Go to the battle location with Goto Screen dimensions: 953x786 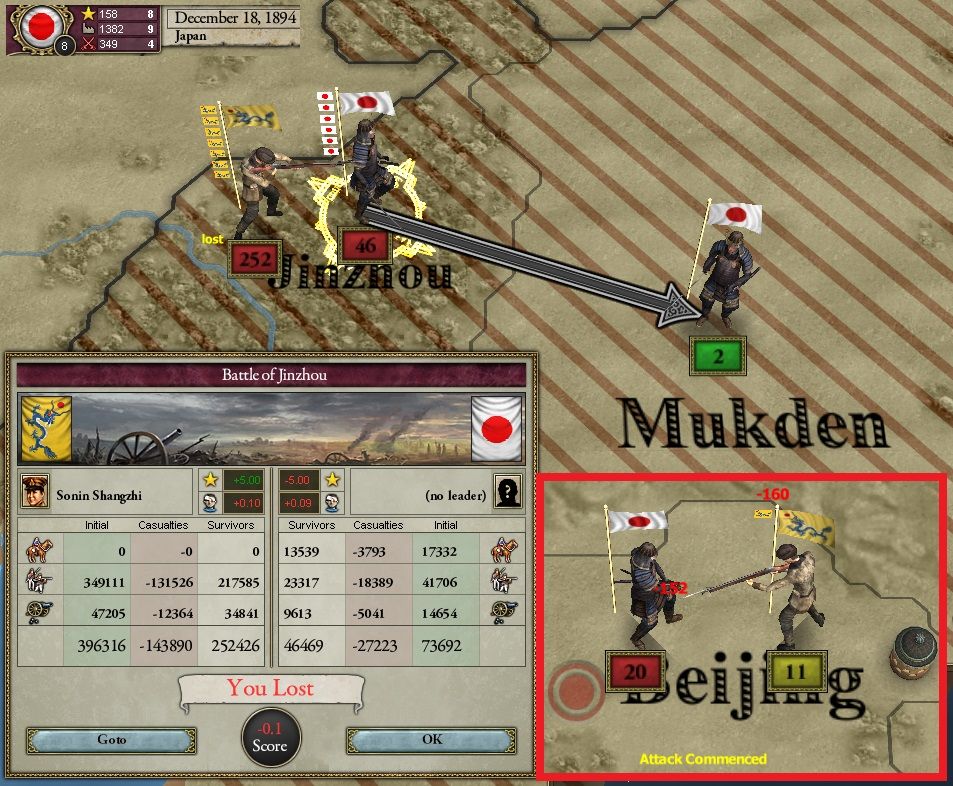point(111,740)
